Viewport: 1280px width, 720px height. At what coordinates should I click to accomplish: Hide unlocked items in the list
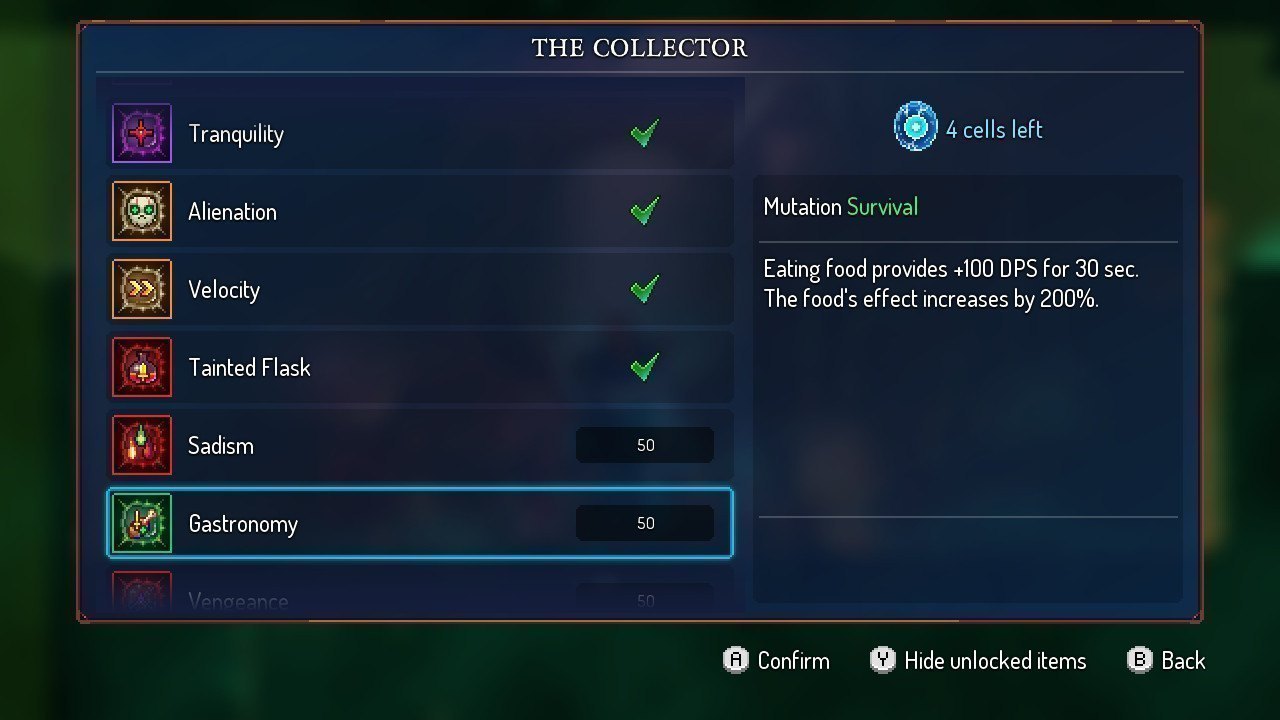point(994,661)
